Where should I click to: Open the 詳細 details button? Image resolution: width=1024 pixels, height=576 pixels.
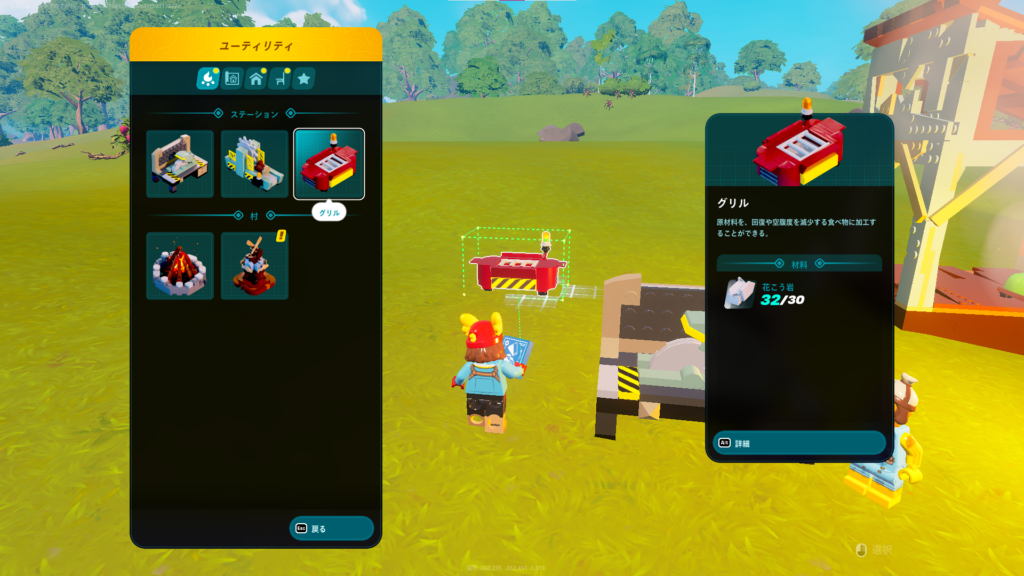tap(798, 442)
